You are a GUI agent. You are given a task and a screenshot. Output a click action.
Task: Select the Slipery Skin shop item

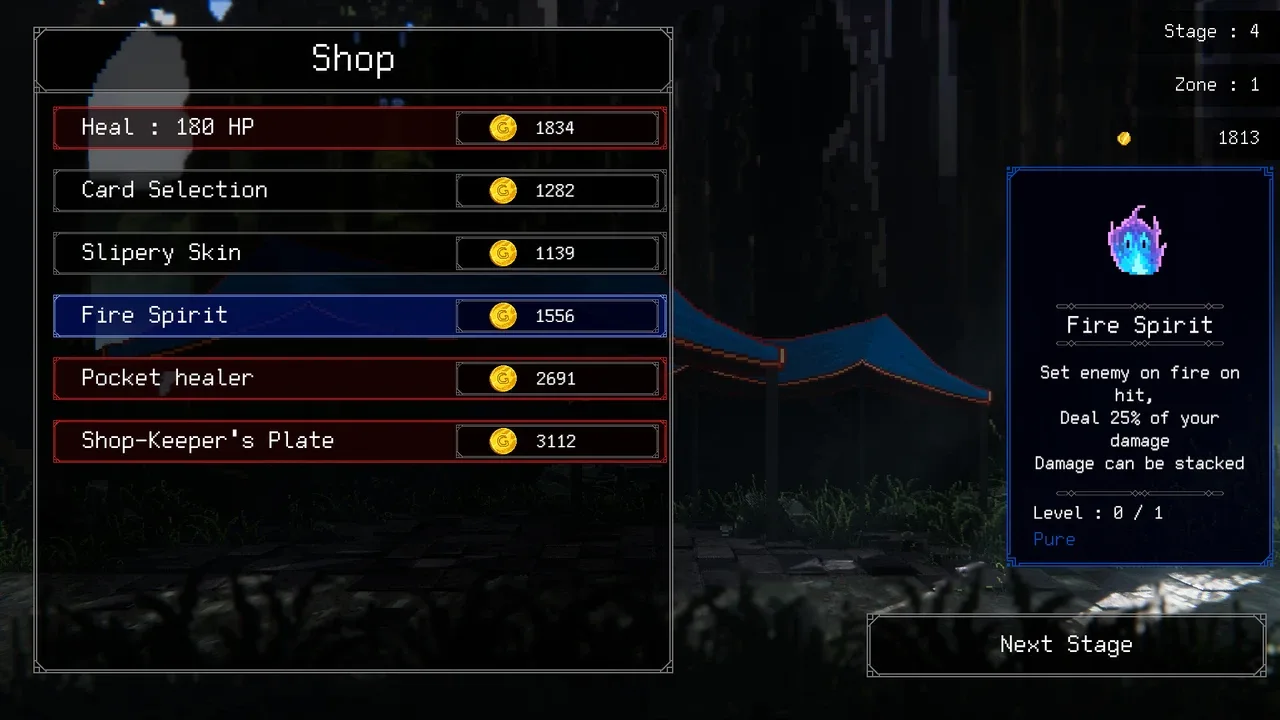[360, 253]
